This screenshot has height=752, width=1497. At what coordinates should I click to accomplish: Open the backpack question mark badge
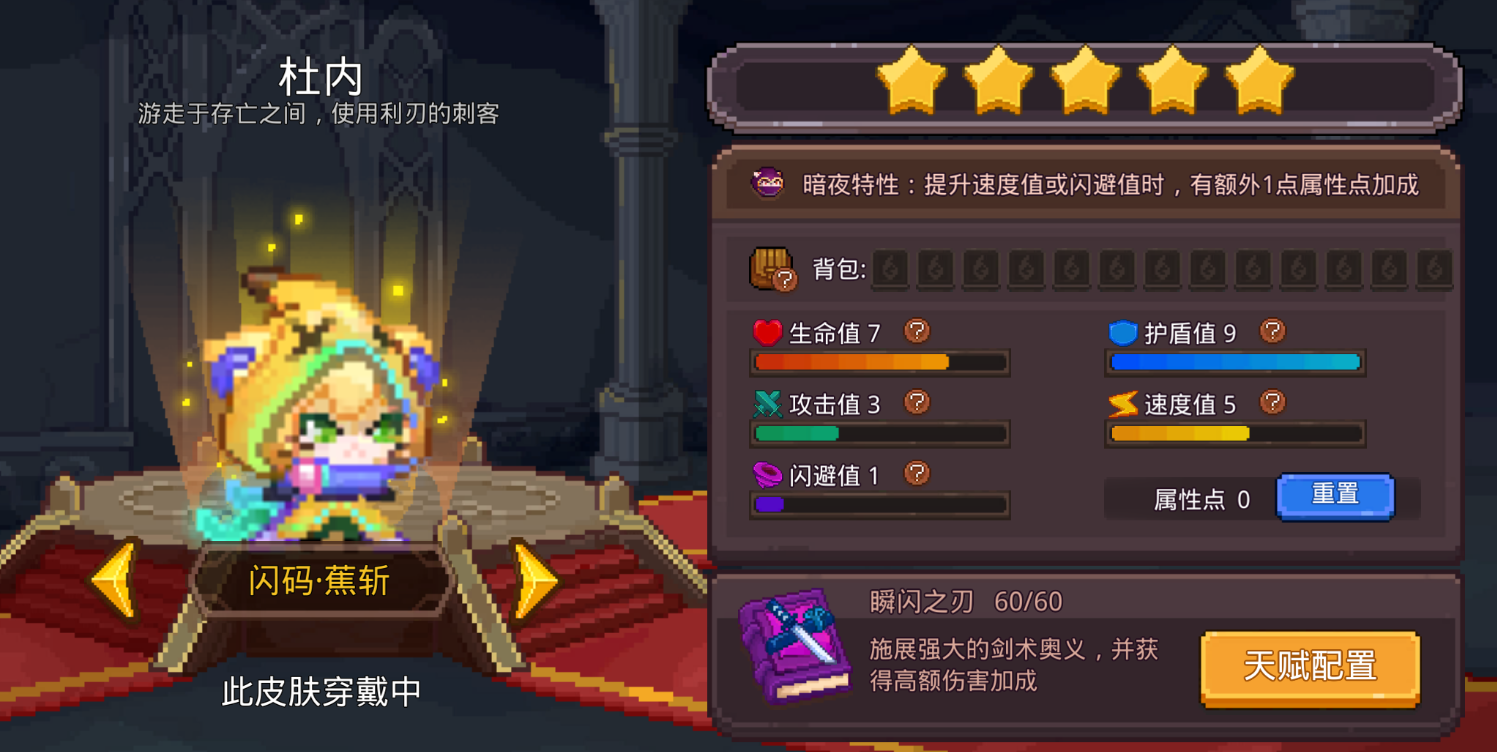(x=786, y=281)
